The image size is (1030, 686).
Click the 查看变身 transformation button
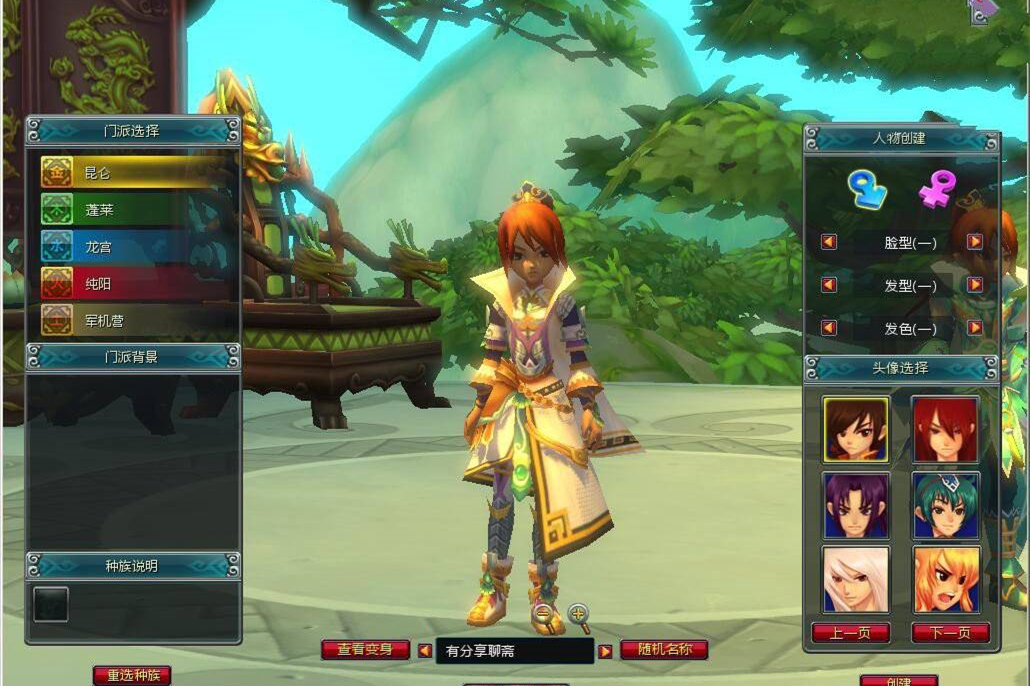coord(365,650)
